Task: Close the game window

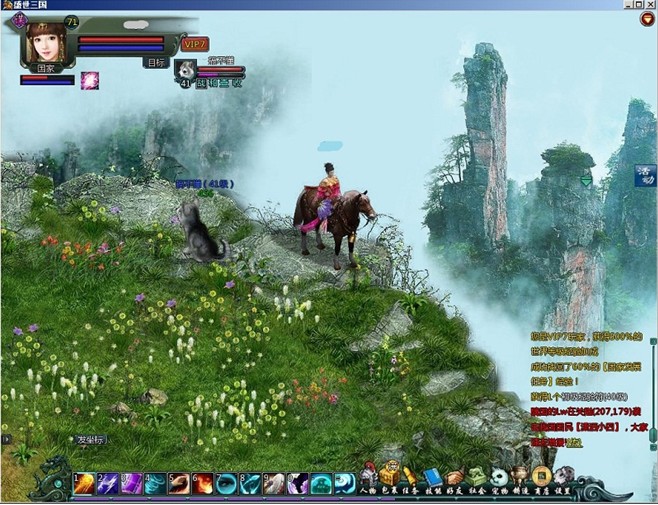Action: [649, 5]
